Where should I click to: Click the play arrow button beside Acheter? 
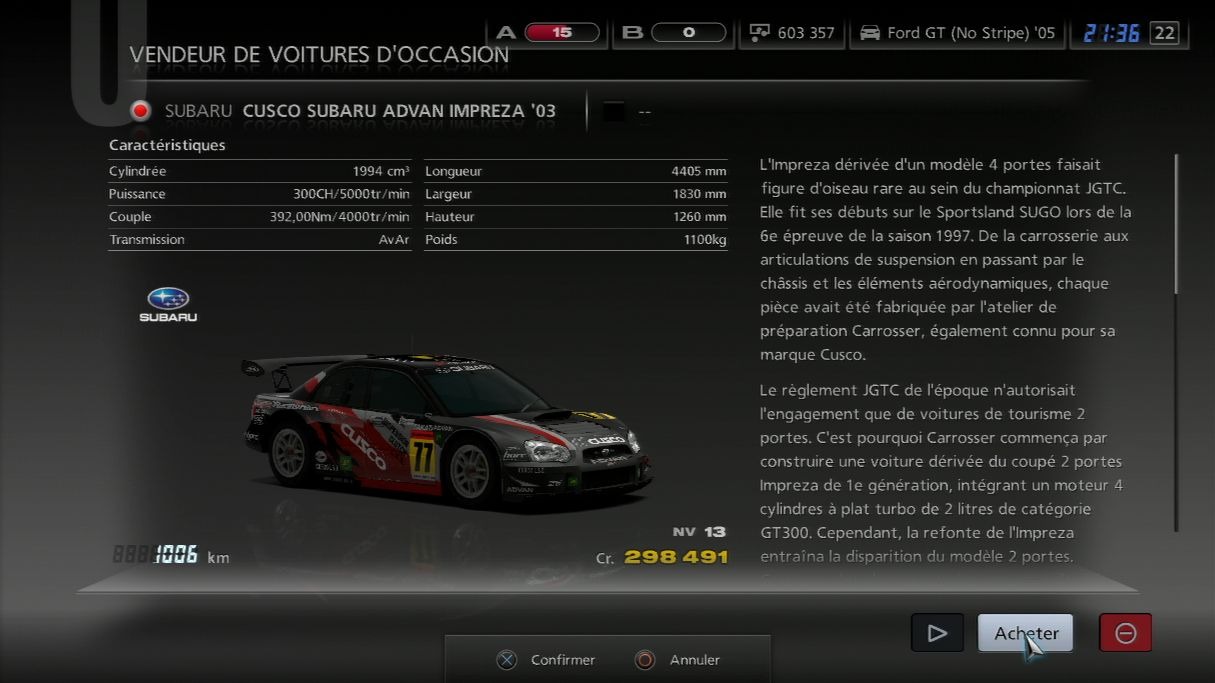point(937,633)
